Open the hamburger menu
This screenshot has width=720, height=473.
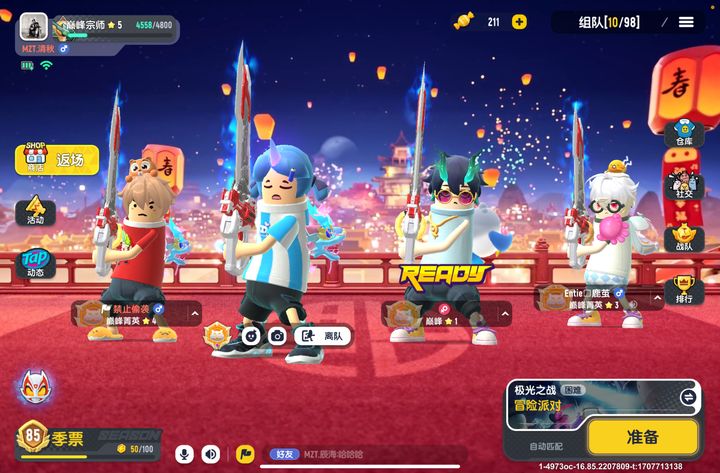point(686,22)
